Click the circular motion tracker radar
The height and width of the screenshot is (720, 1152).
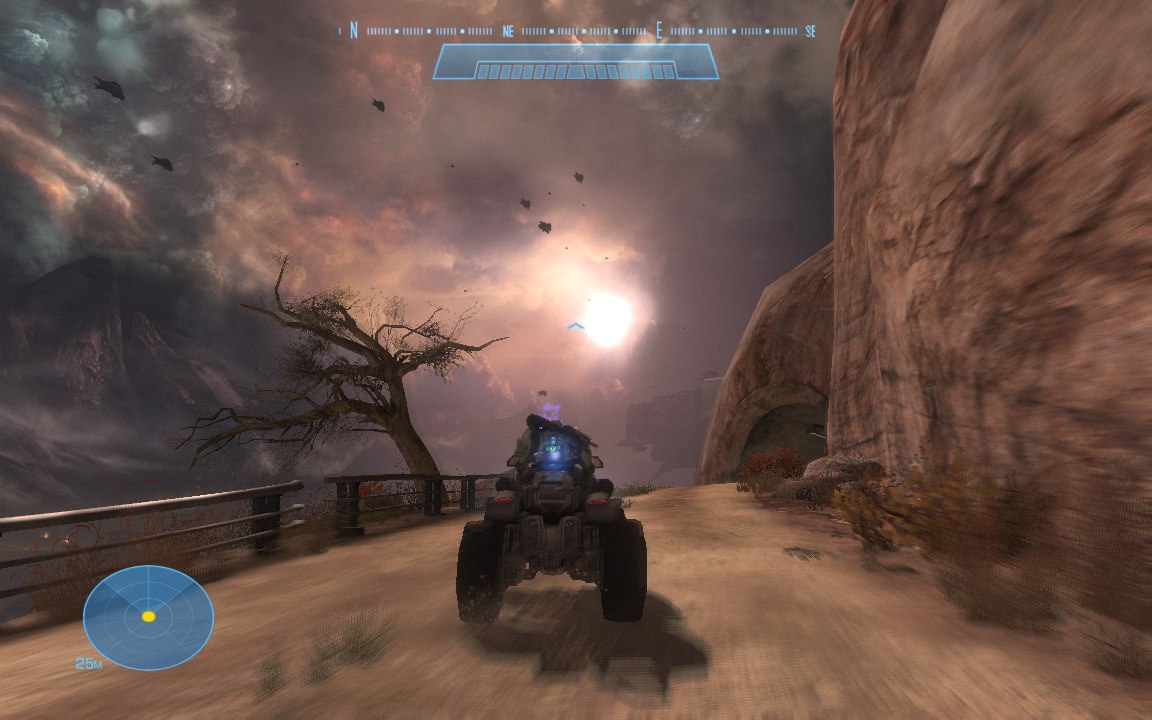[148, 617]
